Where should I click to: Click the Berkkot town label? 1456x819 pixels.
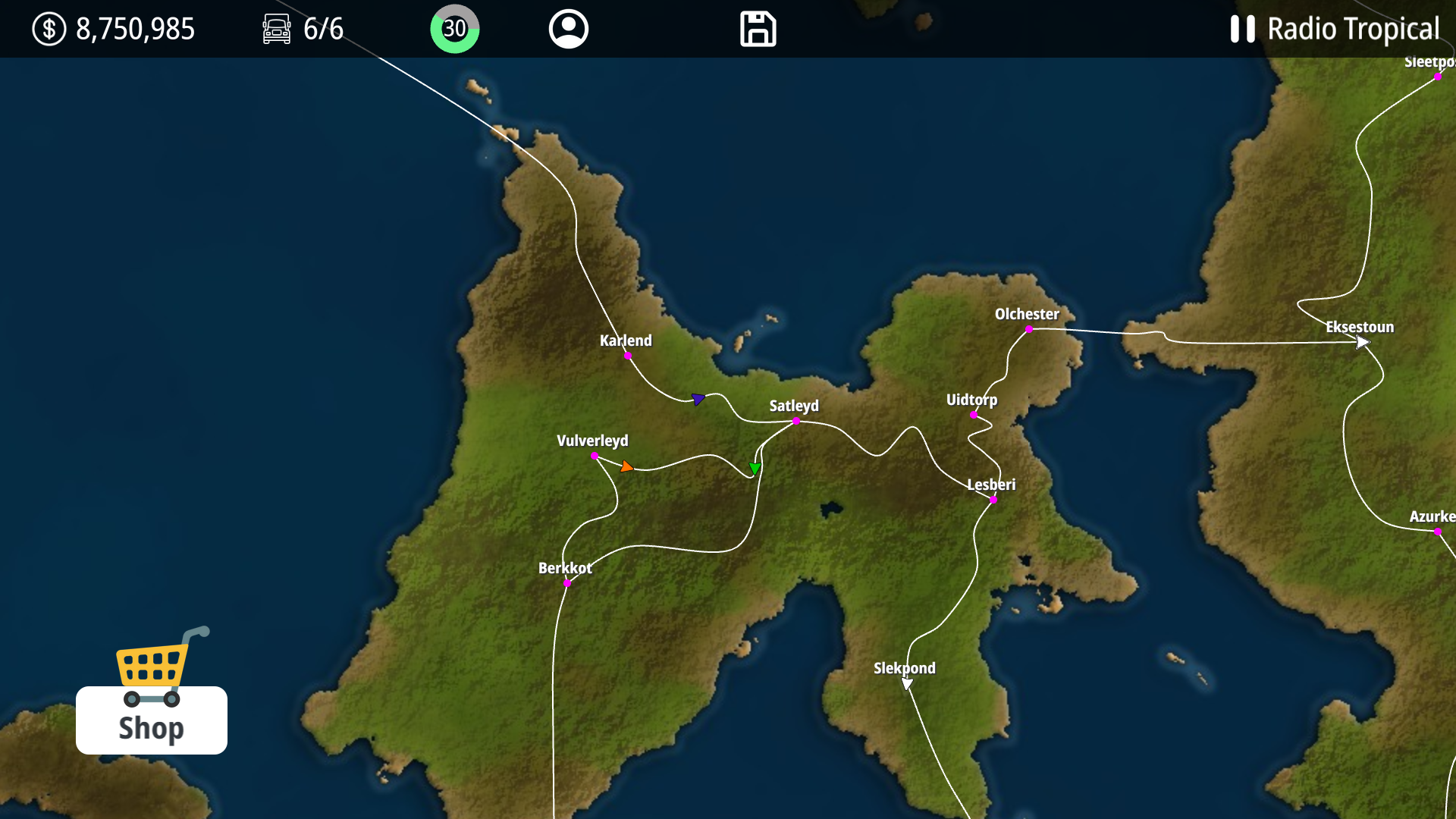pos(563,567)
